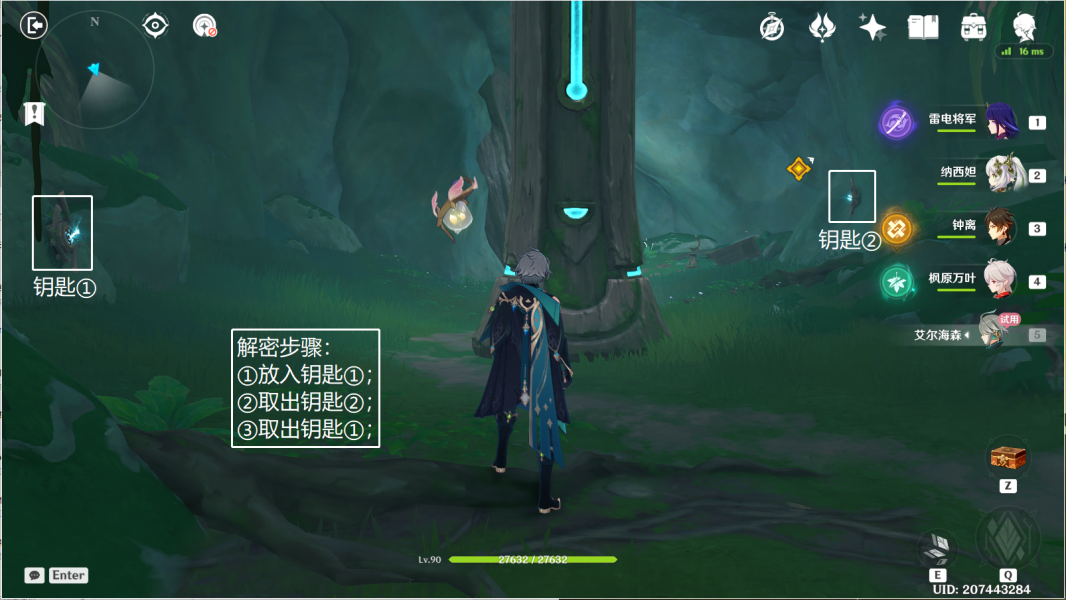This screenshot has width=1066, height=600.
Task: Open the backpack inventory icon
Action: [973, 27]
